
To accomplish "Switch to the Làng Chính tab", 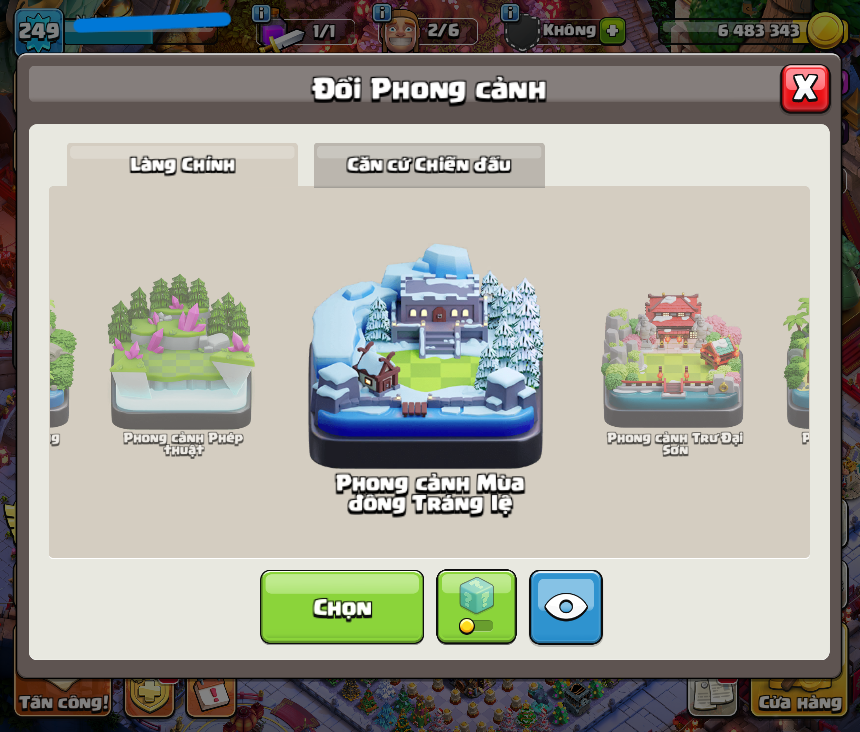I will pos(182,165).
